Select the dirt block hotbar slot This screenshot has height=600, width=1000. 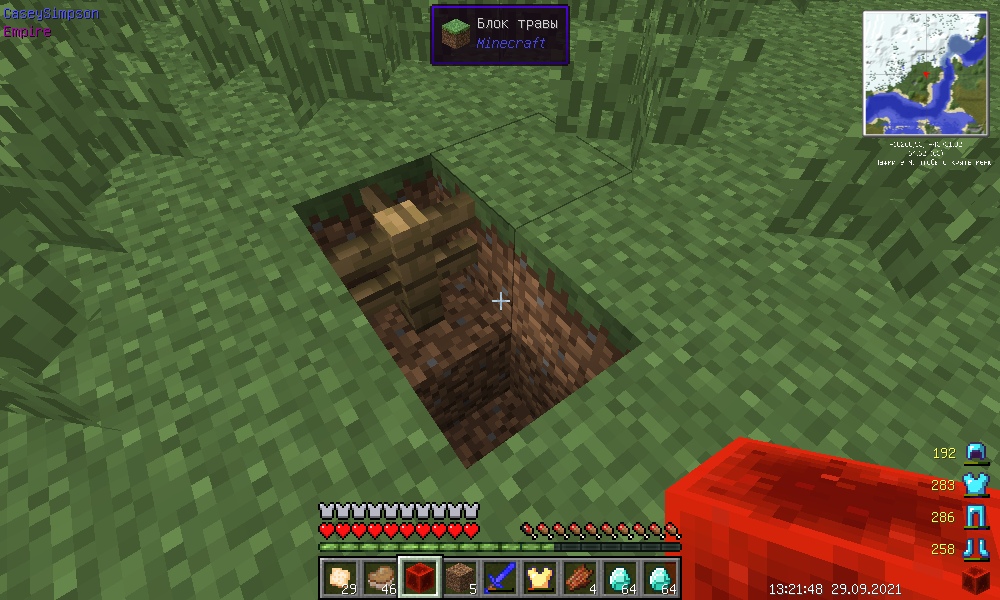pos(459,577)
